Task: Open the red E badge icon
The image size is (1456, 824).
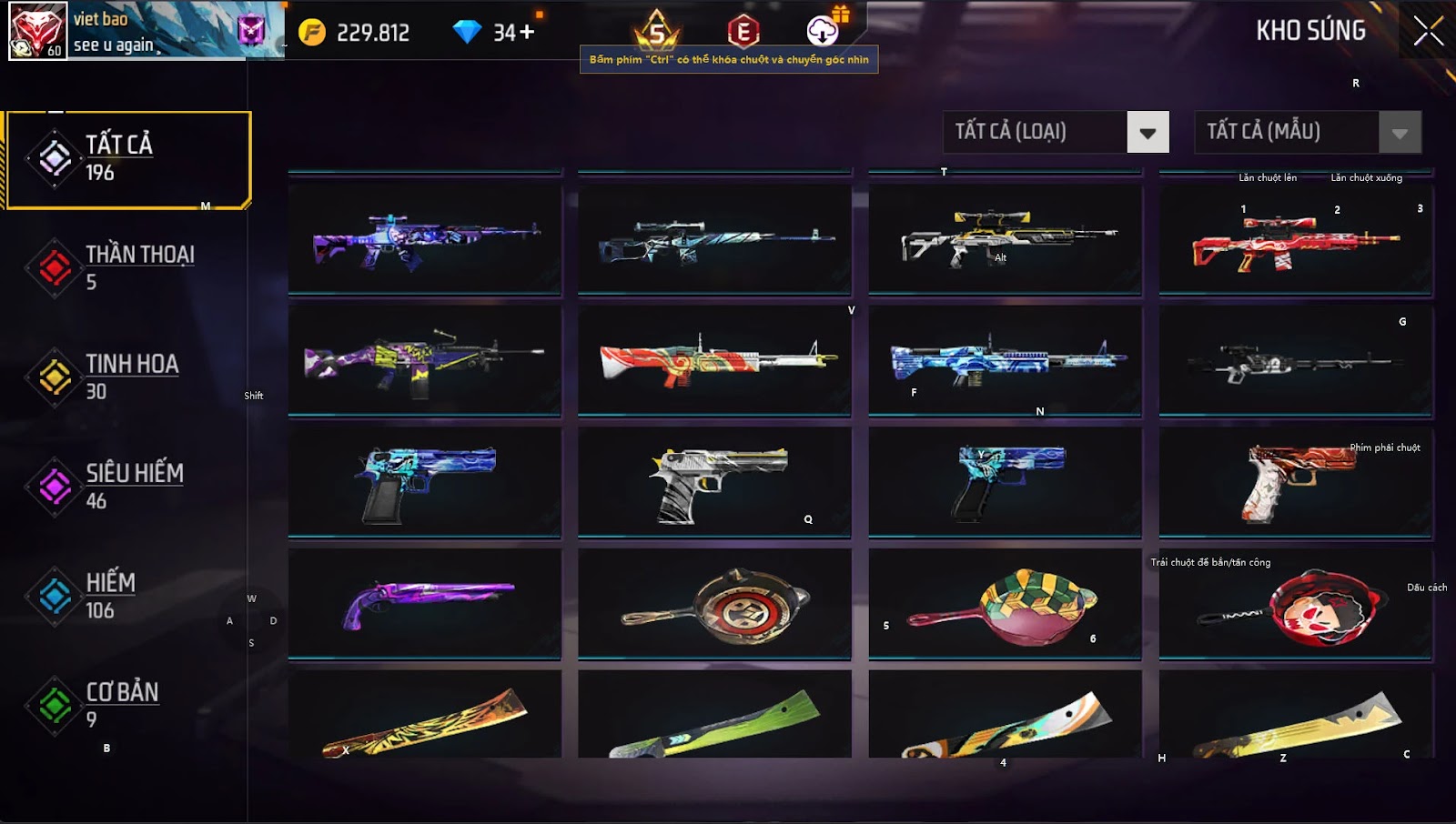Action: pos(743,32)
